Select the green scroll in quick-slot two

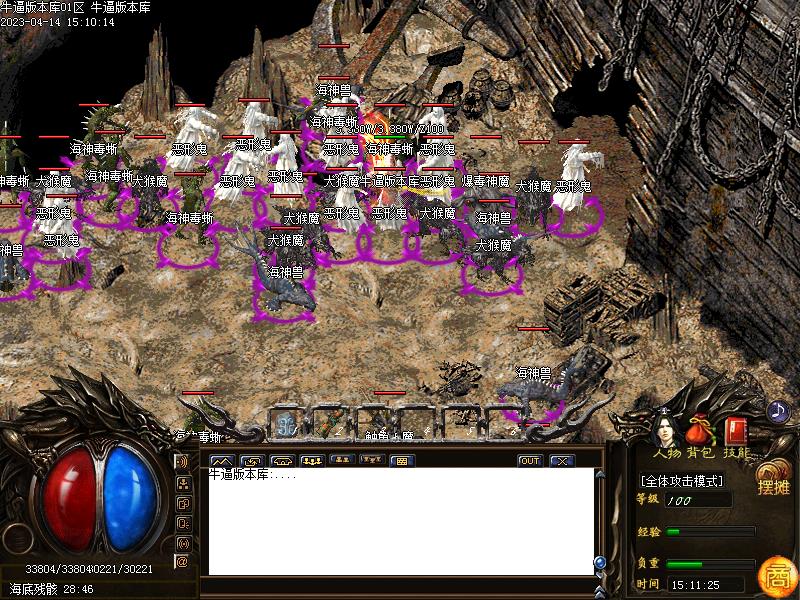331,423
